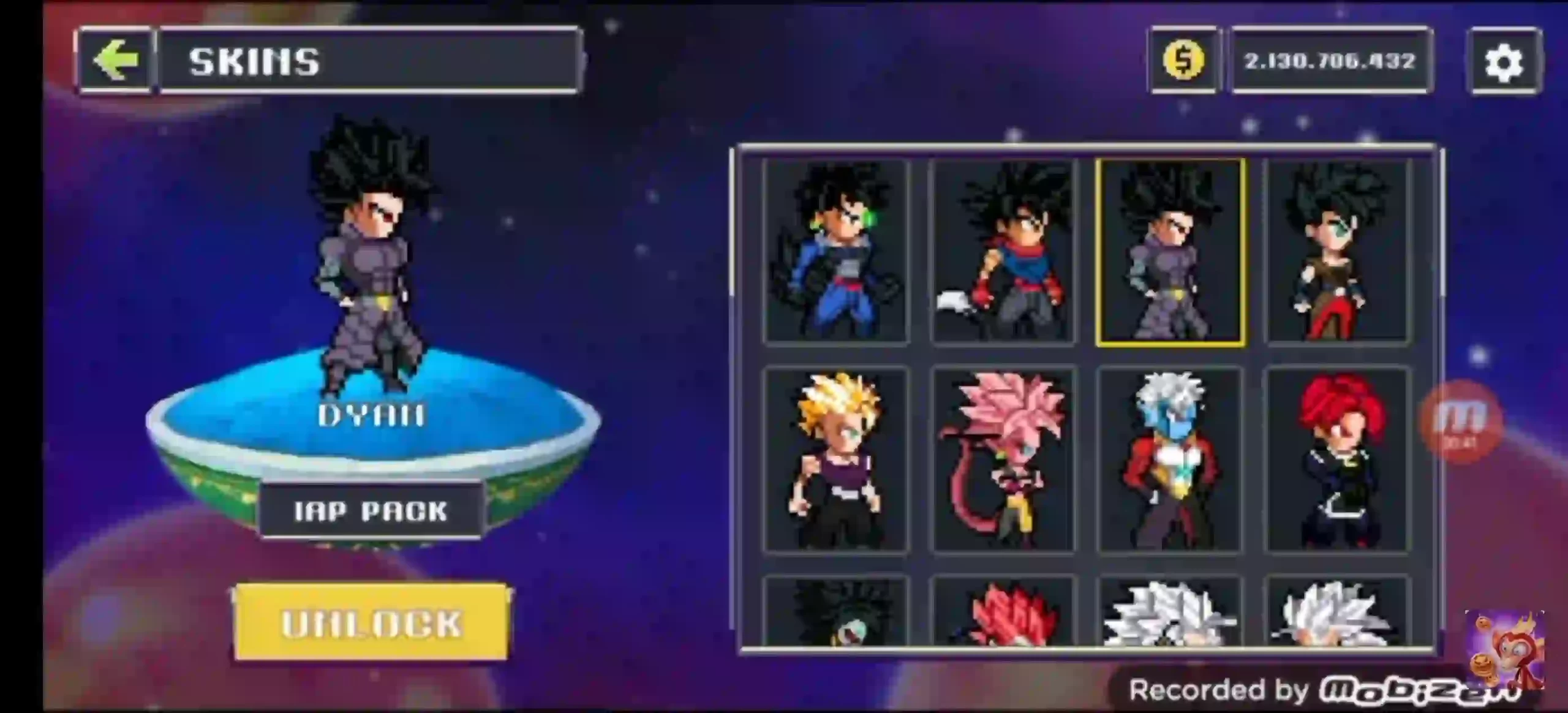Open the gear settings menu
The height and width of the screenshot is (713, 1568).
pos(1504,62)
